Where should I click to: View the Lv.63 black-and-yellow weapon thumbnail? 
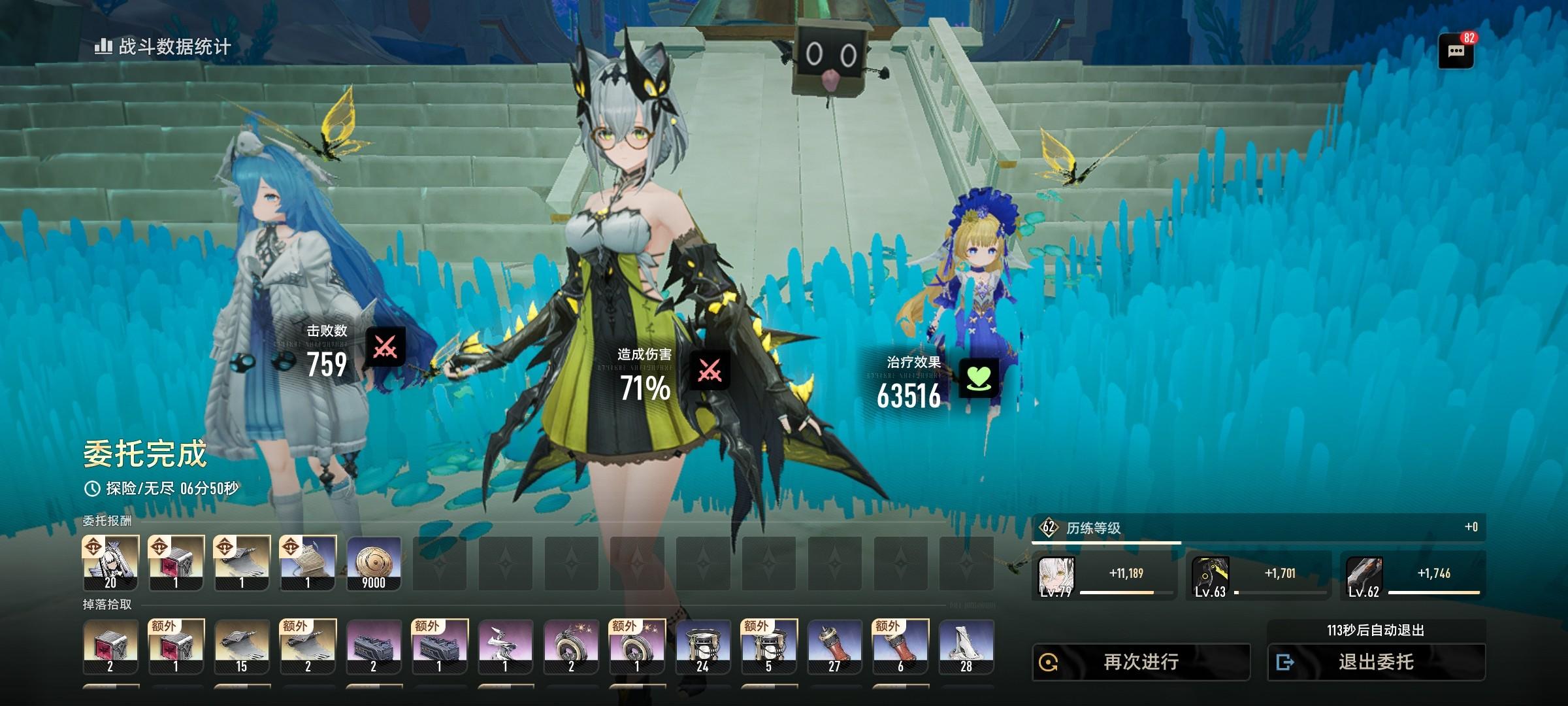coord(1210,577)
